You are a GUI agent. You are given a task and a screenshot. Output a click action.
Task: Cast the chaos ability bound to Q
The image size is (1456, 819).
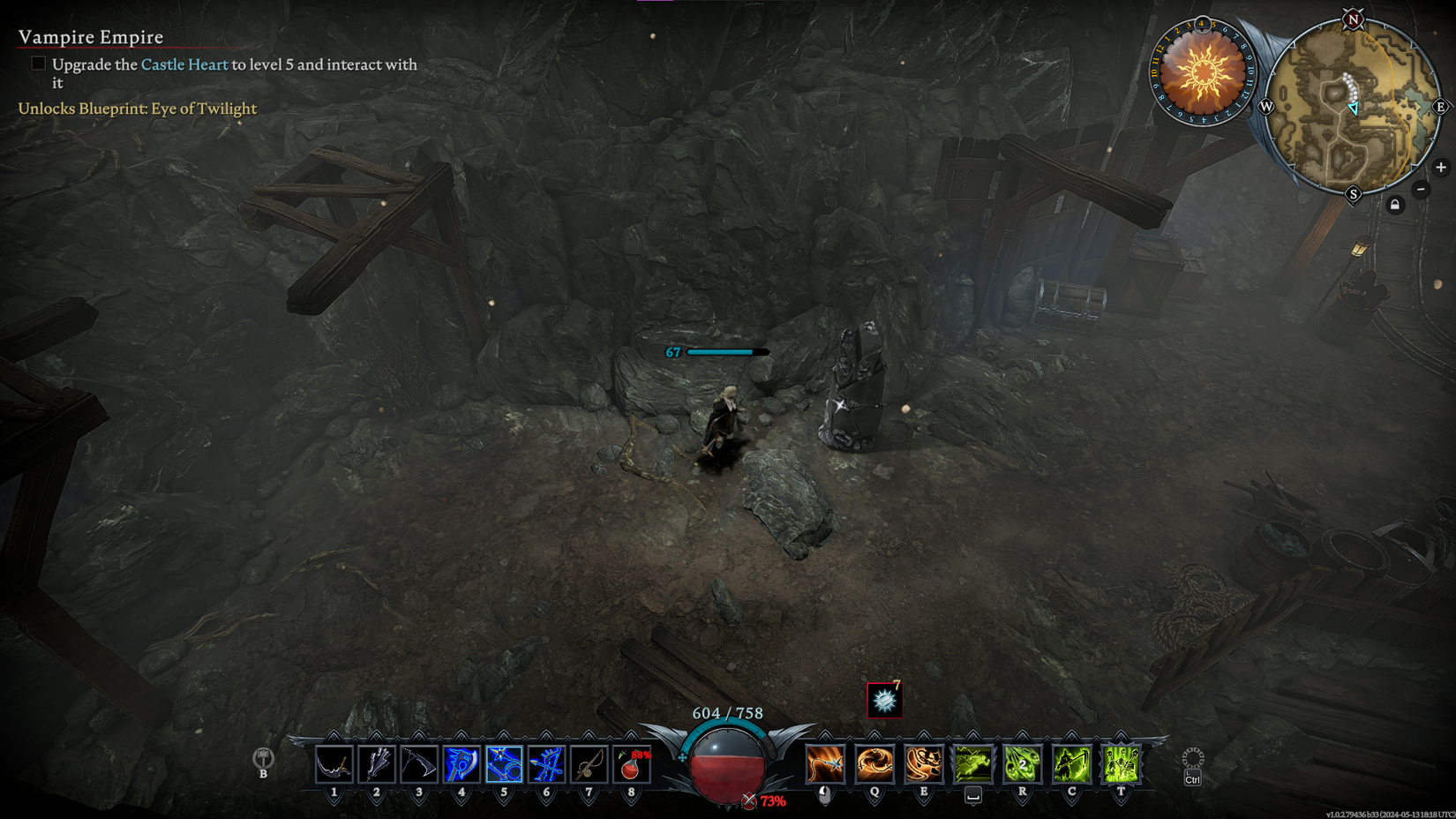click(874, 764)
